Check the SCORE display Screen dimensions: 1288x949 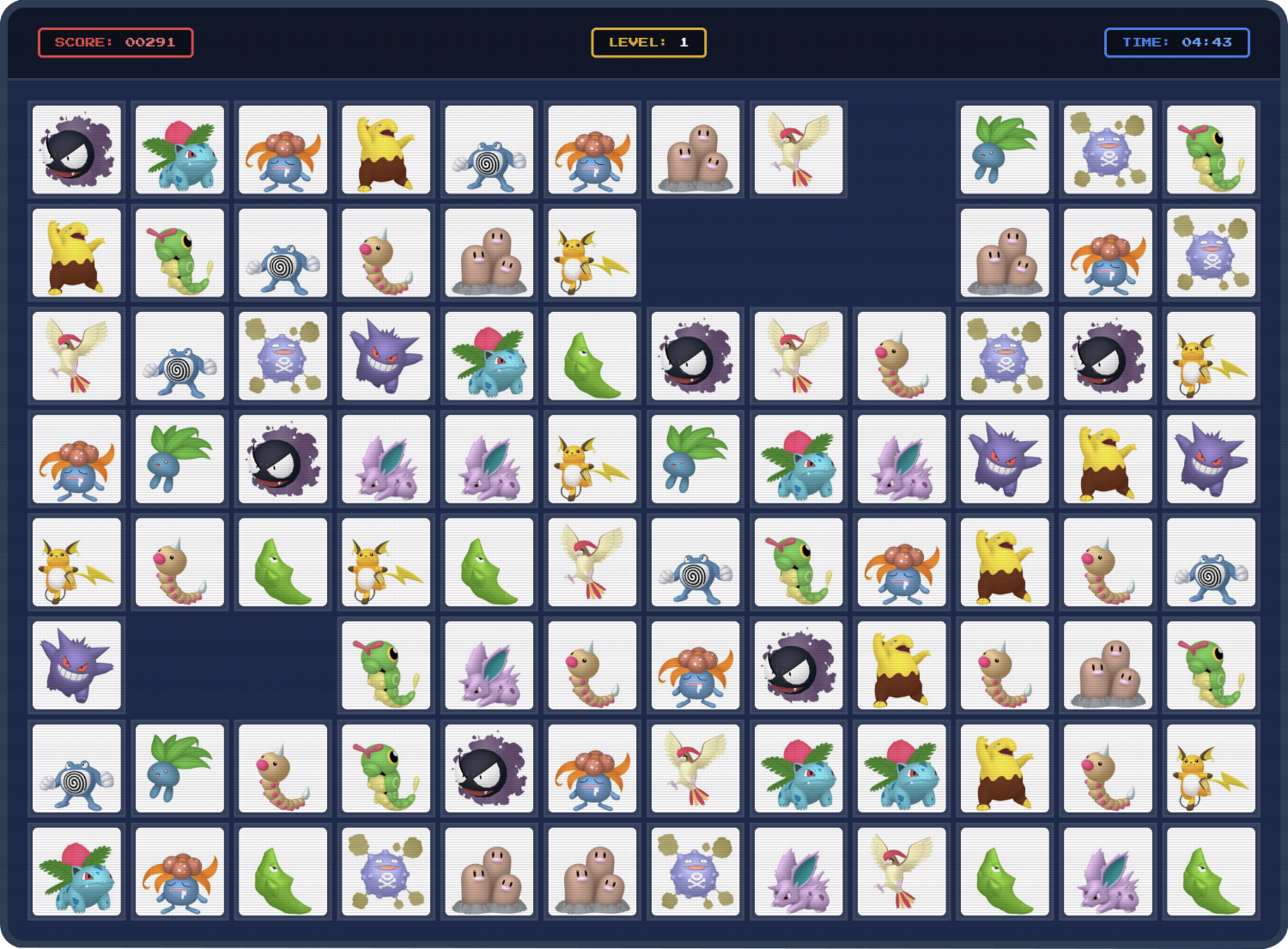click(116, 42)
